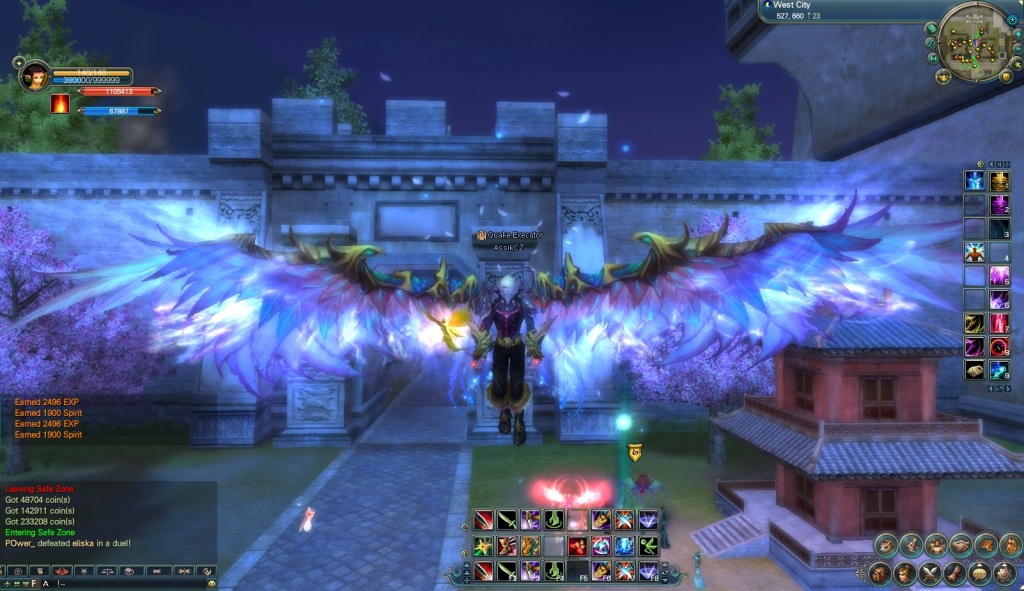The image size is (1024, 591).
Task: Select the player portrait avatar
Action: pos(31,73)
